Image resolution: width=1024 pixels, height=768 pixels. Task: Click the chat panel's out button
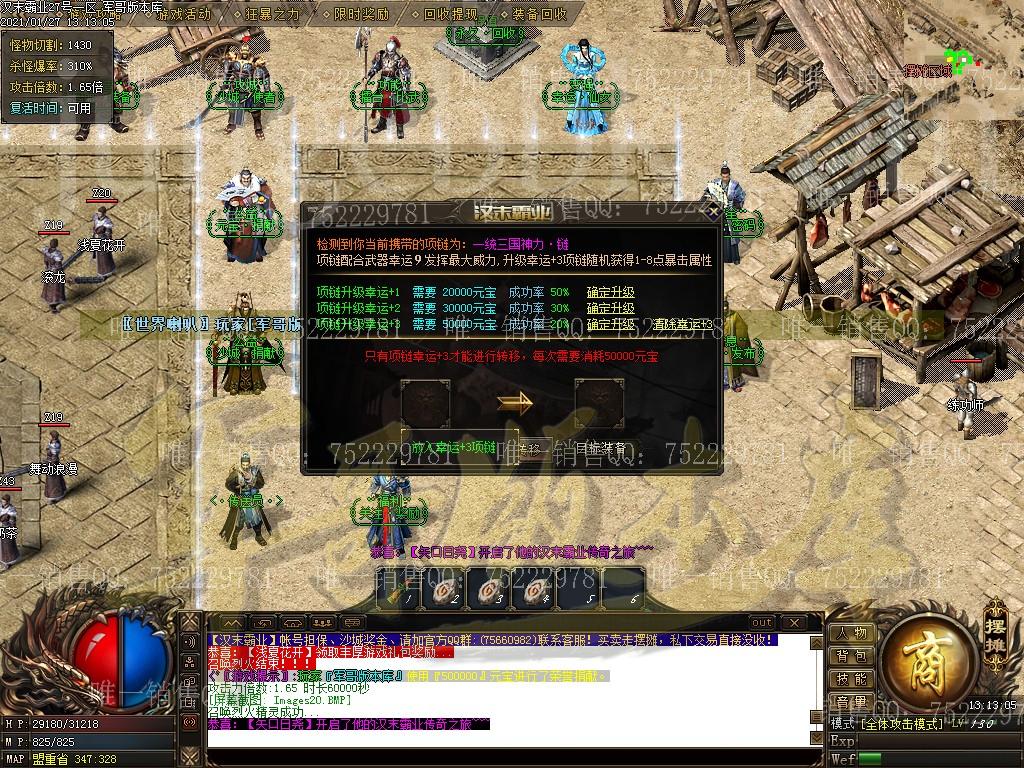click(x=763, y=622)
